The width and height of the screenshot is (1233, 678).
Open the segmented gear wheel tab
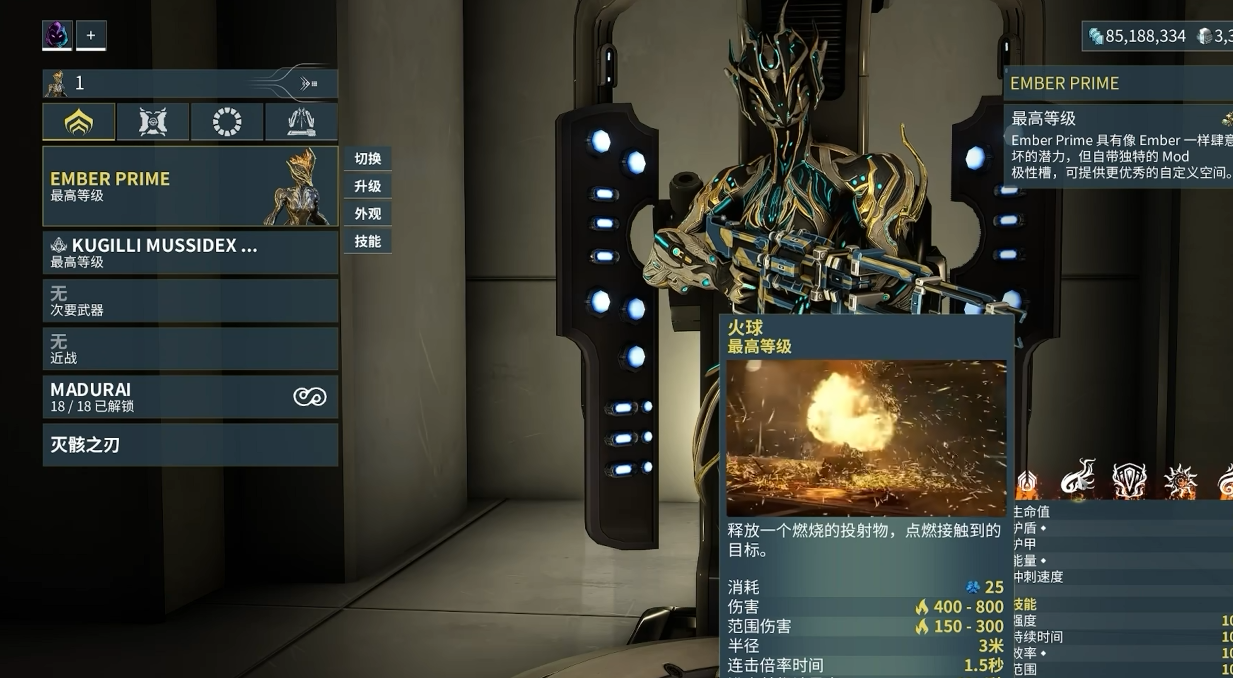pos(227,122)
